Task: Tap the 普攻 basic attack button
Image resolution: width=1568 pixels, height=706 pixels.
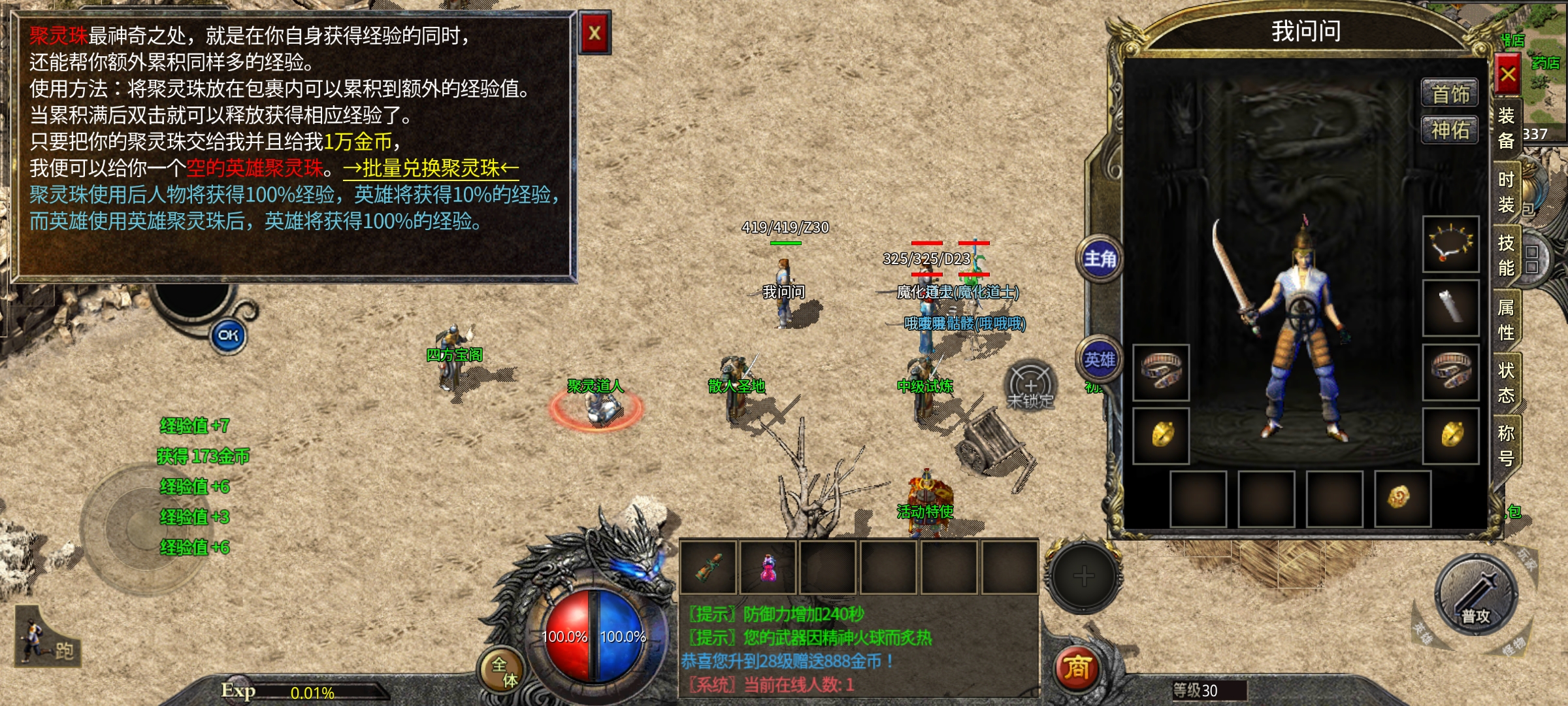Action: click(1475, 596)
